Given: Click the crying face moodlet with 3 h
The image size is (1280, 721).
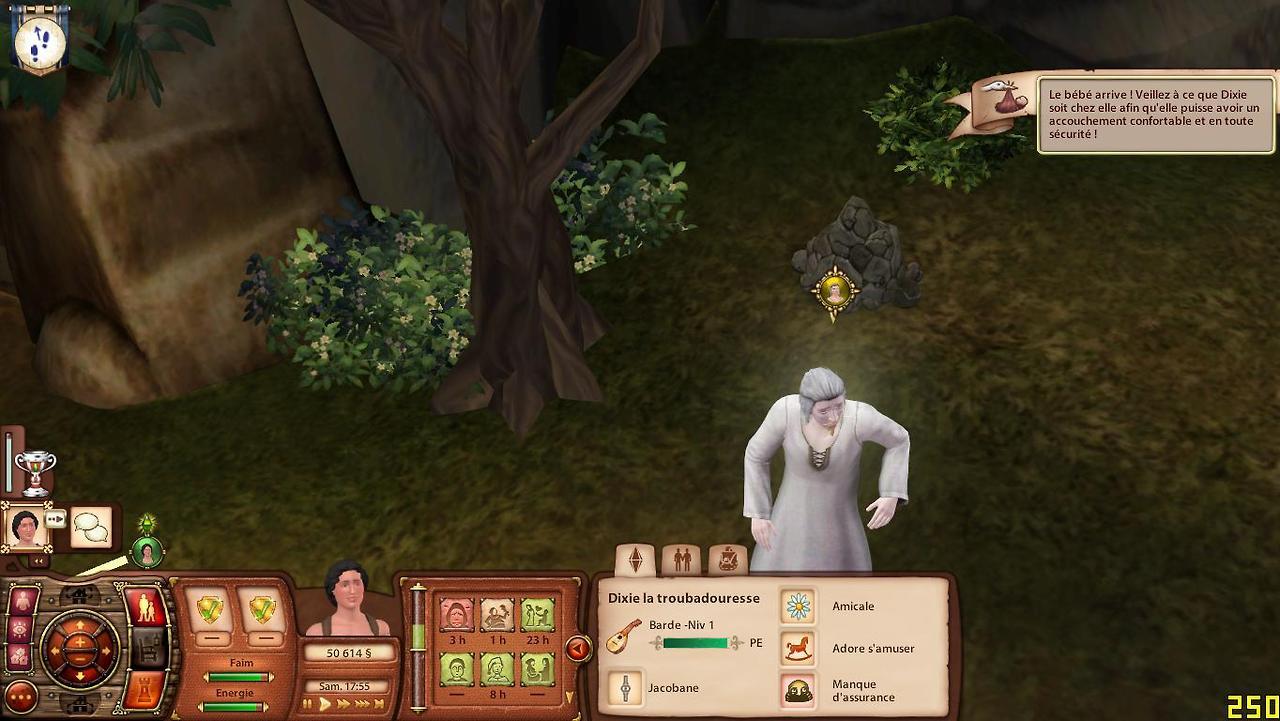Looking at the screenshot, I should [x=457, y=614].
